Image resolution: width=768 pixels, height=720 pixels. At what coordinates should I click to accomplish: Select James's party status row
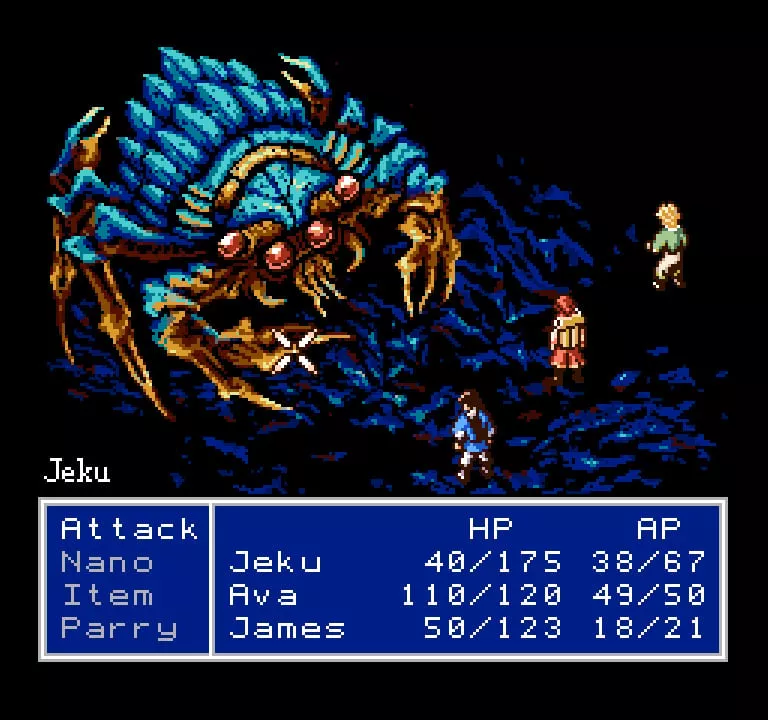tap(466, 628)
